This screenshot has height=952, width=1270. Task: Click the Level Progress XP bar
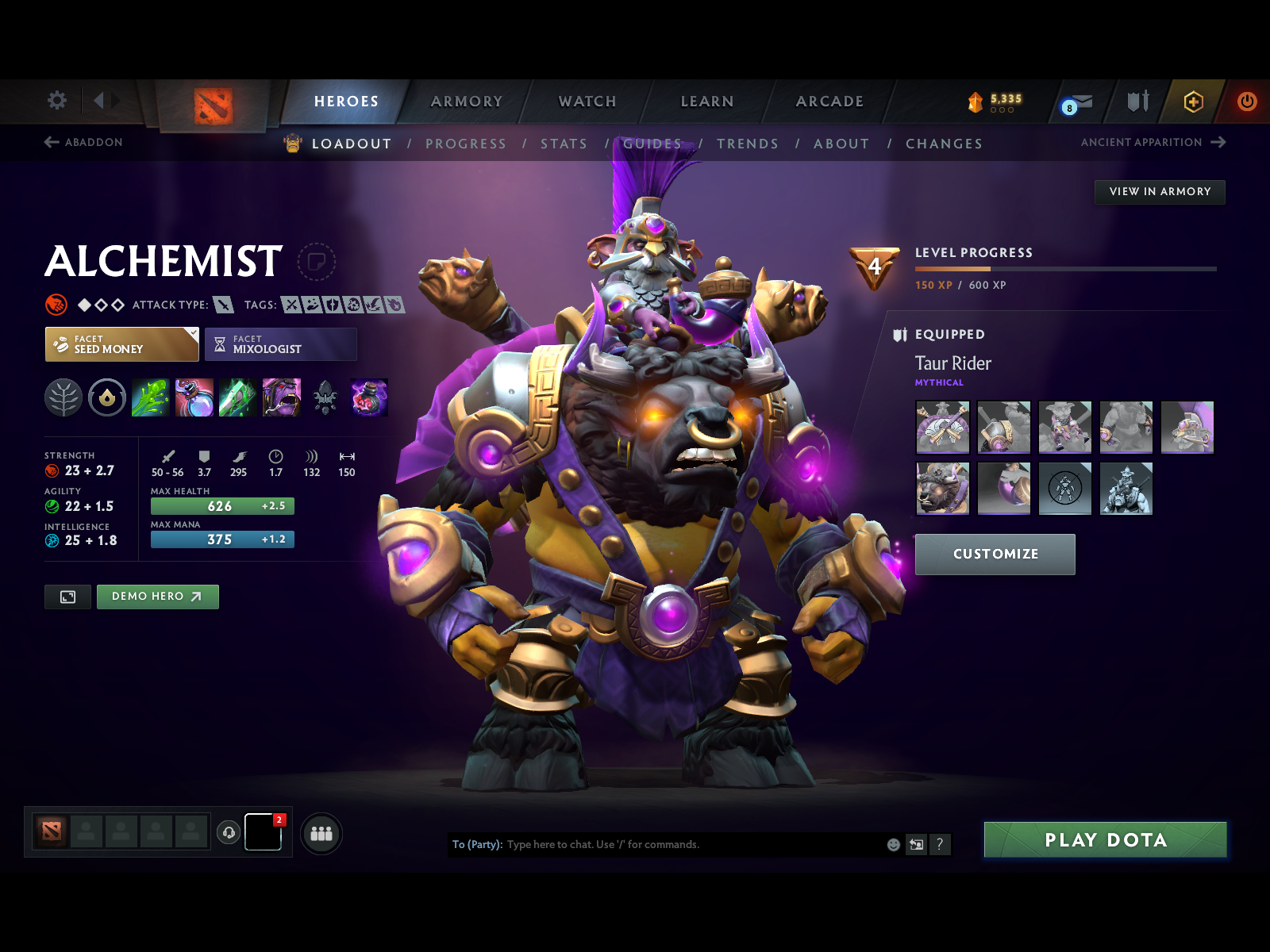1068,268
